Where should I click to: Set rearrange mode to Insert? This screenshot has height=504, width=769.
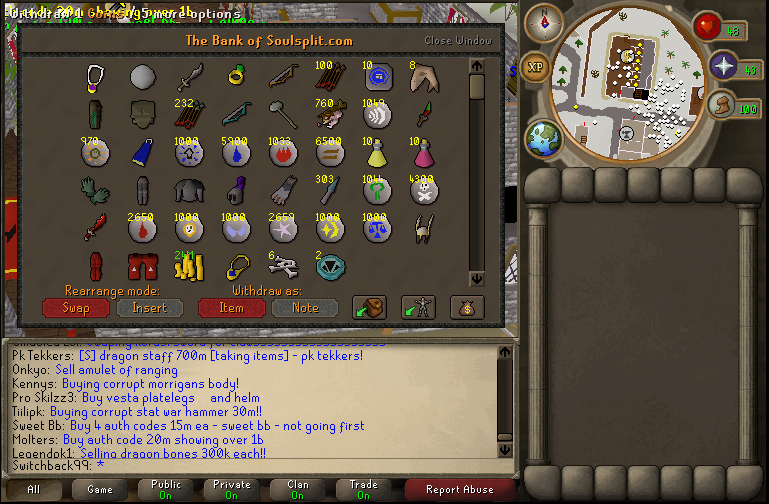point(150,308)
